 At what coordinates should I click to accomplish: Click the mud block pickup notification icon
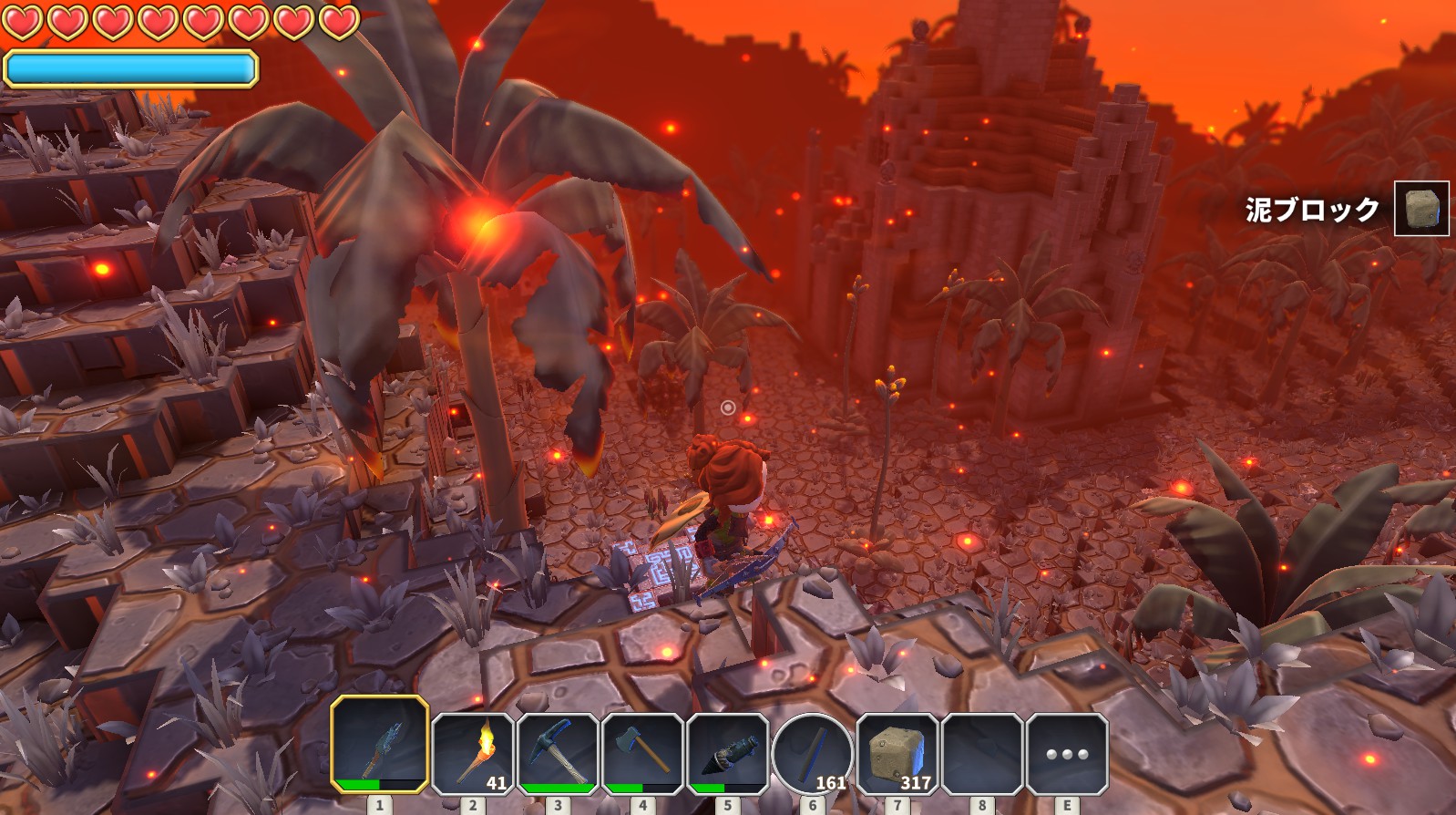tap(1421, 209)
